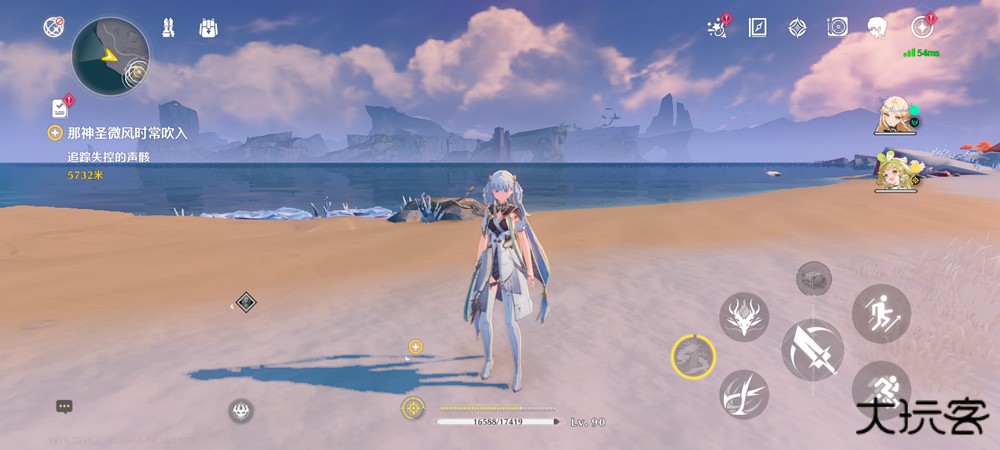Activate the dragon-head skill button
The width and height of the screenshot is (1000, 450).
tap(744, 317)
